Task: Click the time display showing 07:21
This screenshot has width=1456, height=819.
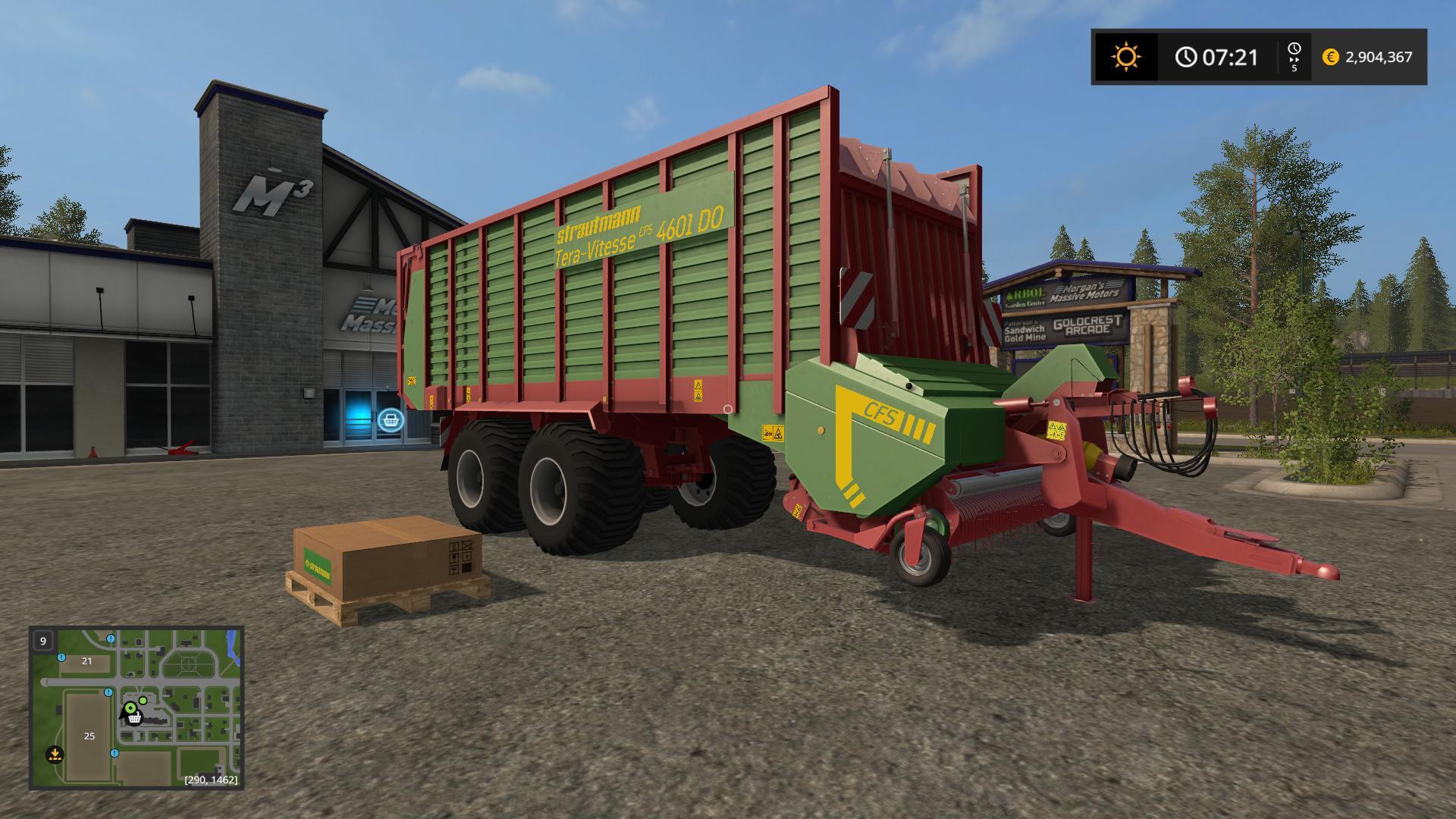Action: point(1229,56)
